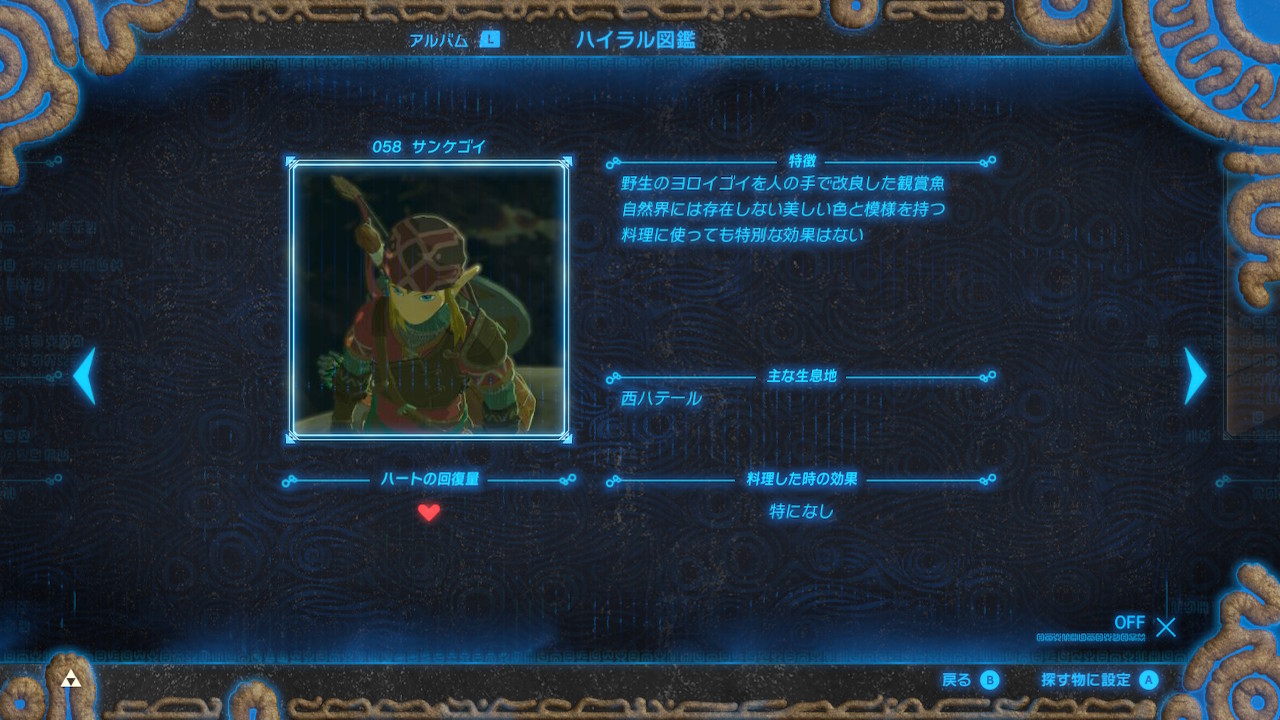
Task: Advance to the next entry with the right arrow
Action: (x=1196, y=374)
